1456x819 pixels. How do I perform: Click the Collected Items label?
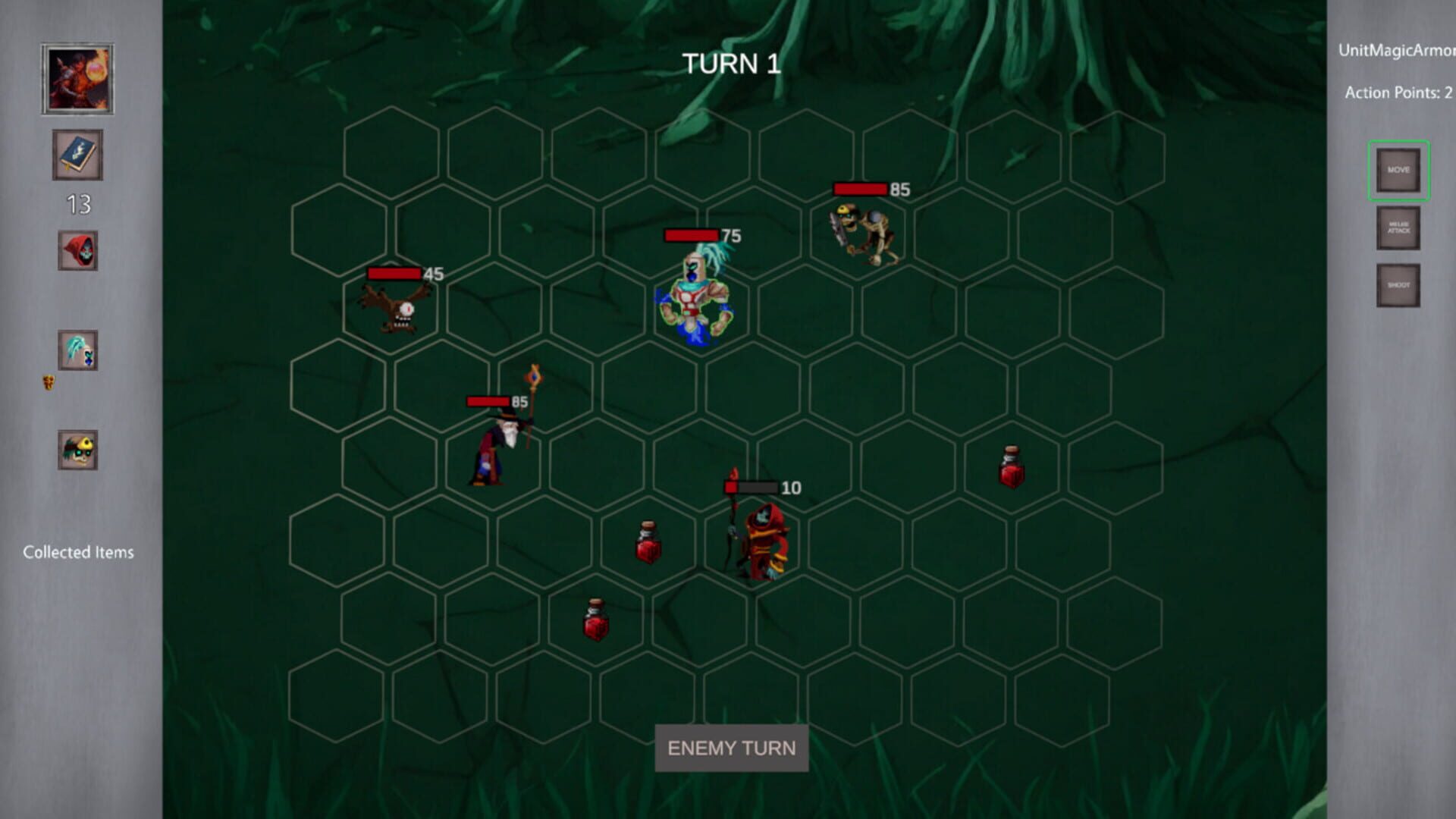pyautogui.click(x=79, y=552)
